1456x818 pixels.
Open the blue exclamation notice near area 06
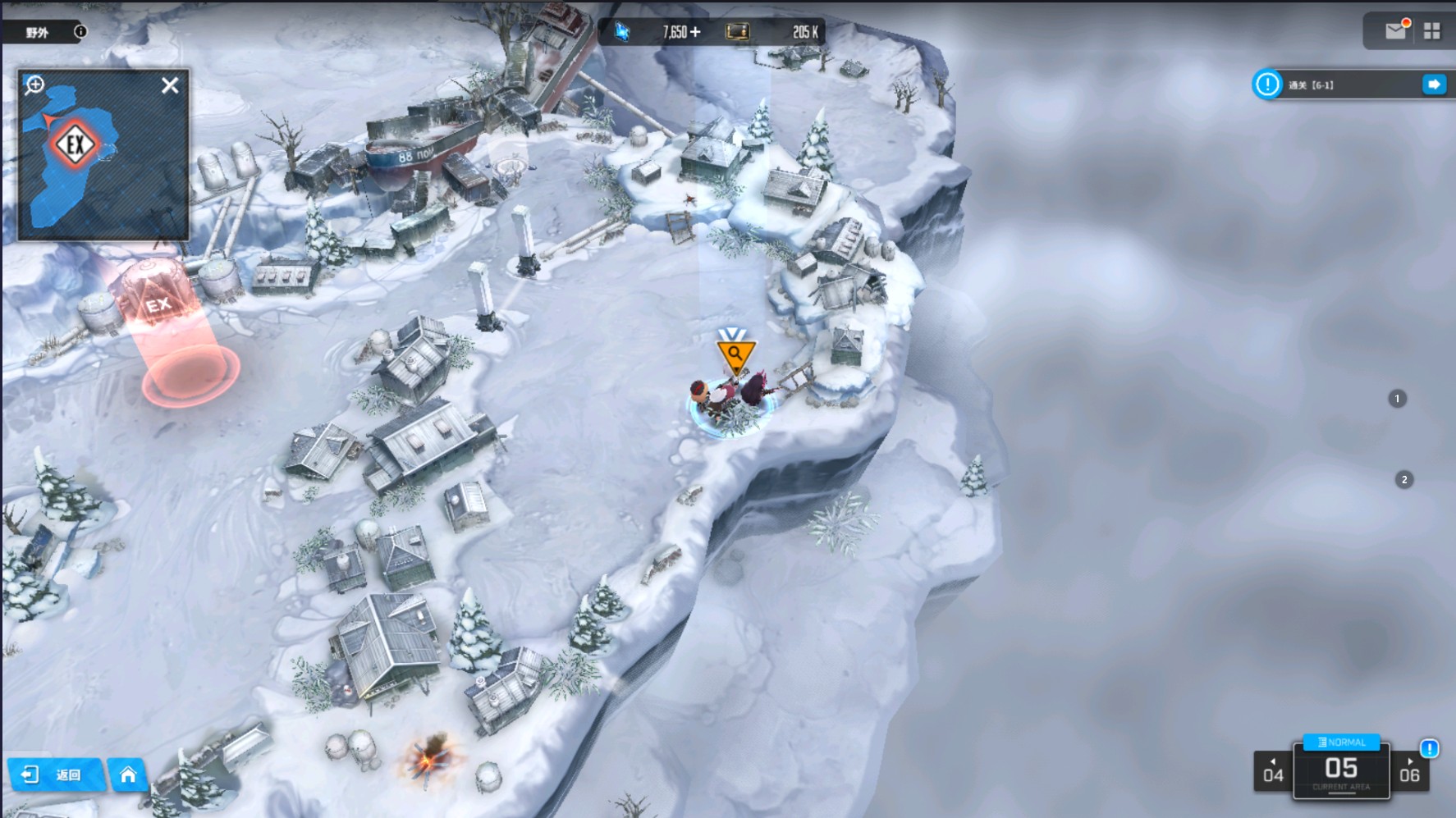[x=1429, y=748]
